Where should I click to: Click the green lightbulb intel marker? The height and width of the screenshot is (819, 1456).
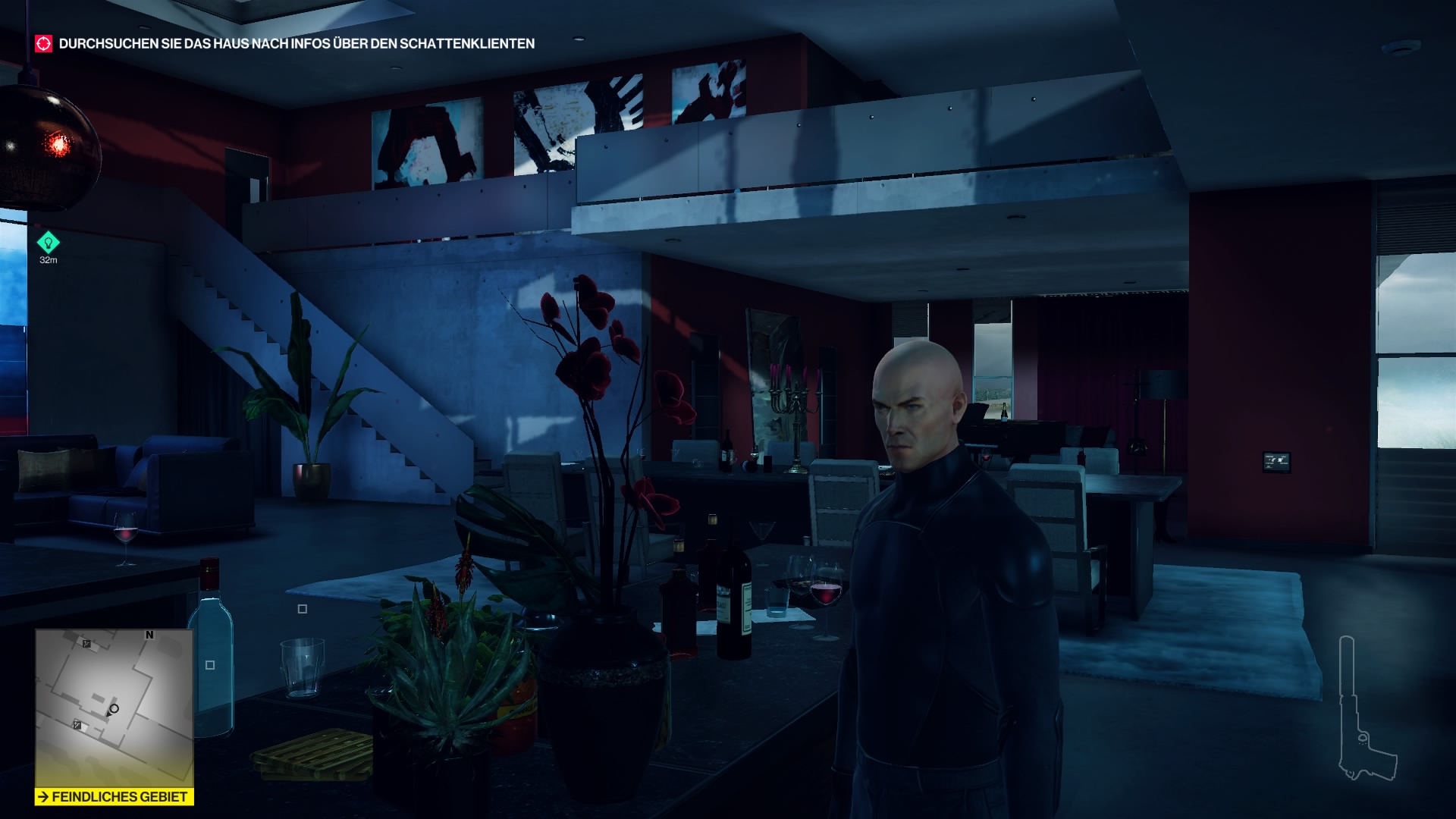[x=49, y=243]
